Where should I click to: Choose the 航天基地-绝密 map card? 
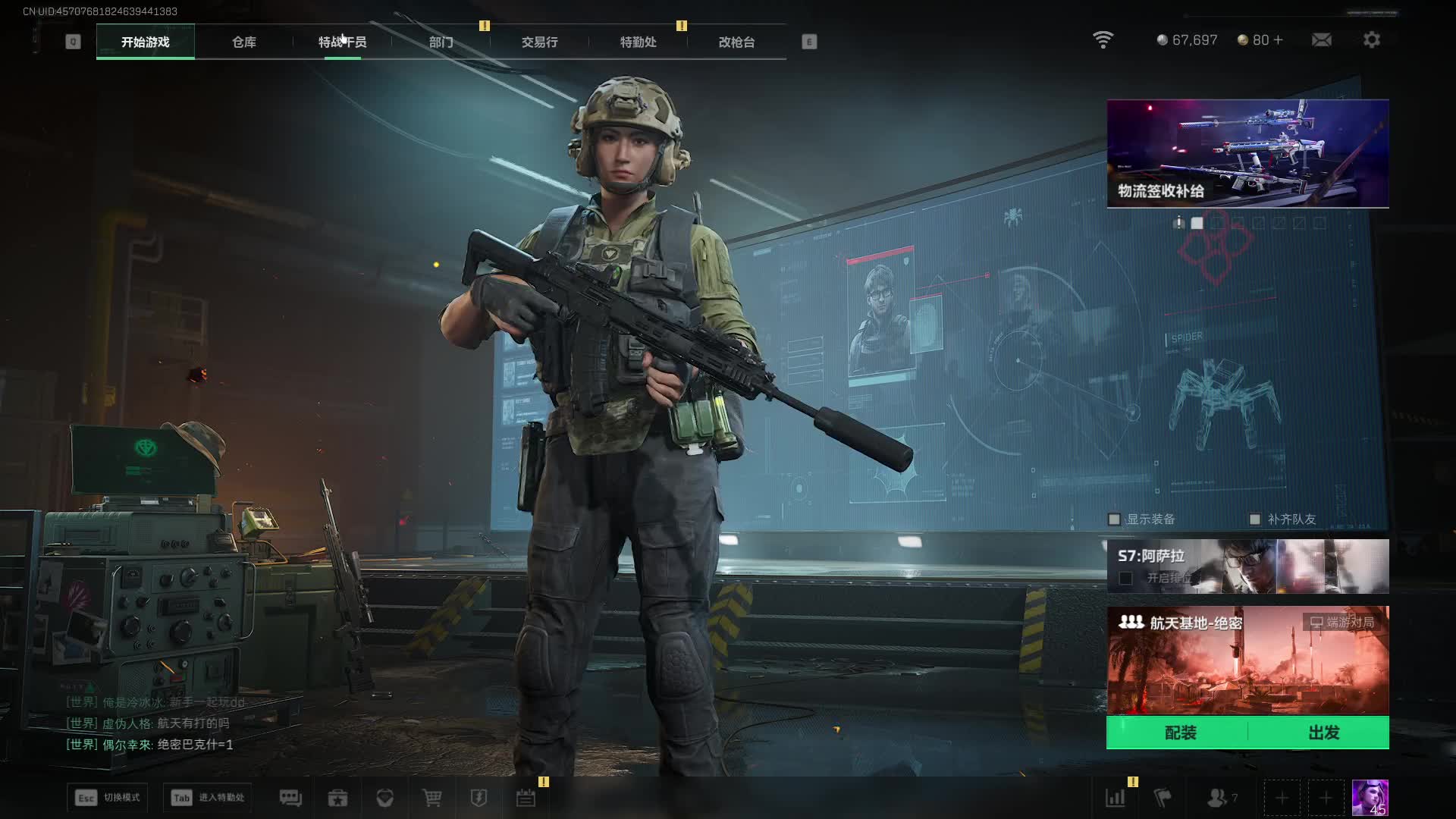[1247, 660]
